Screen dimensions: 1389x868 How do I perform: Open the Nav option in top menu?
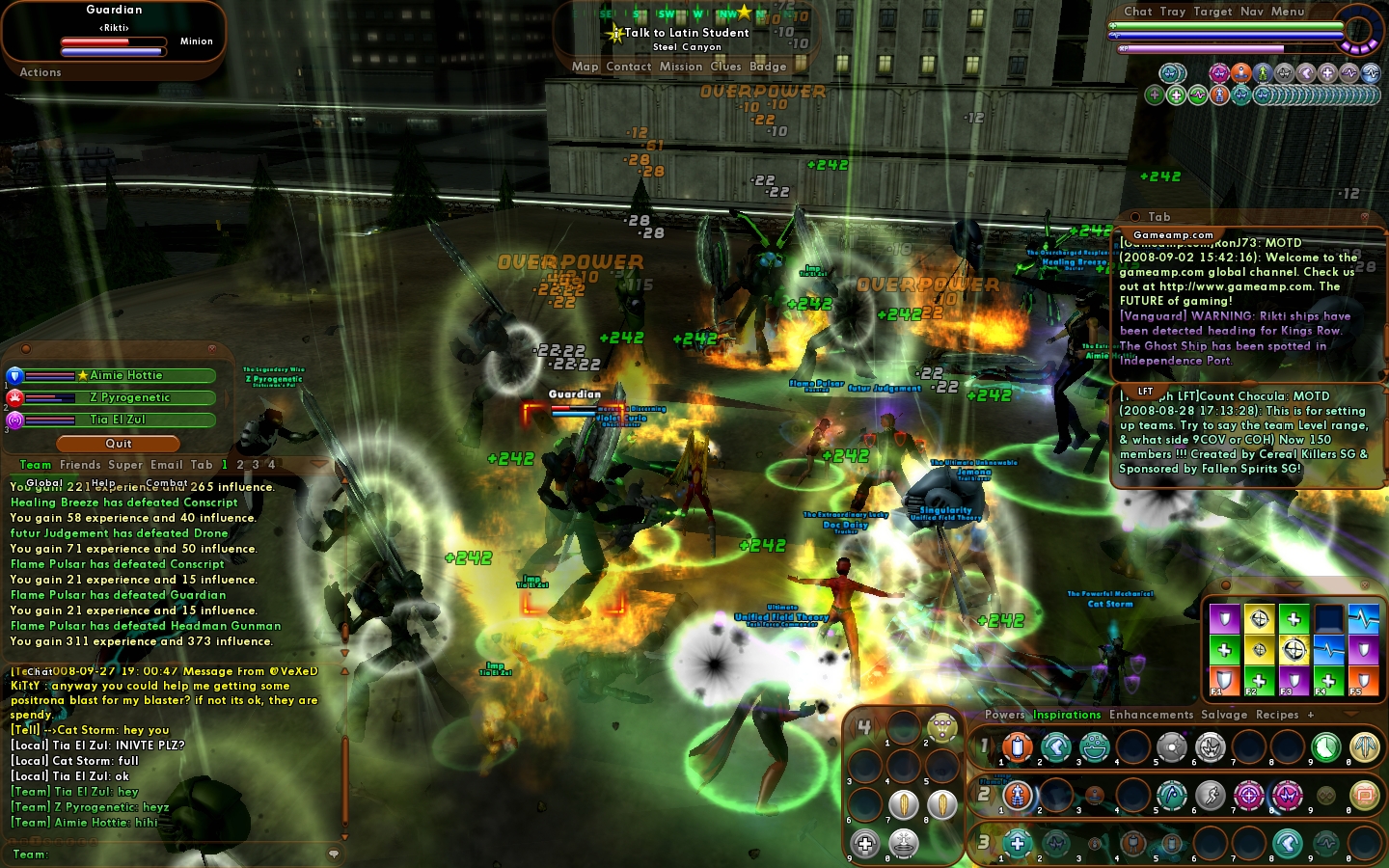coord(1251,12)
